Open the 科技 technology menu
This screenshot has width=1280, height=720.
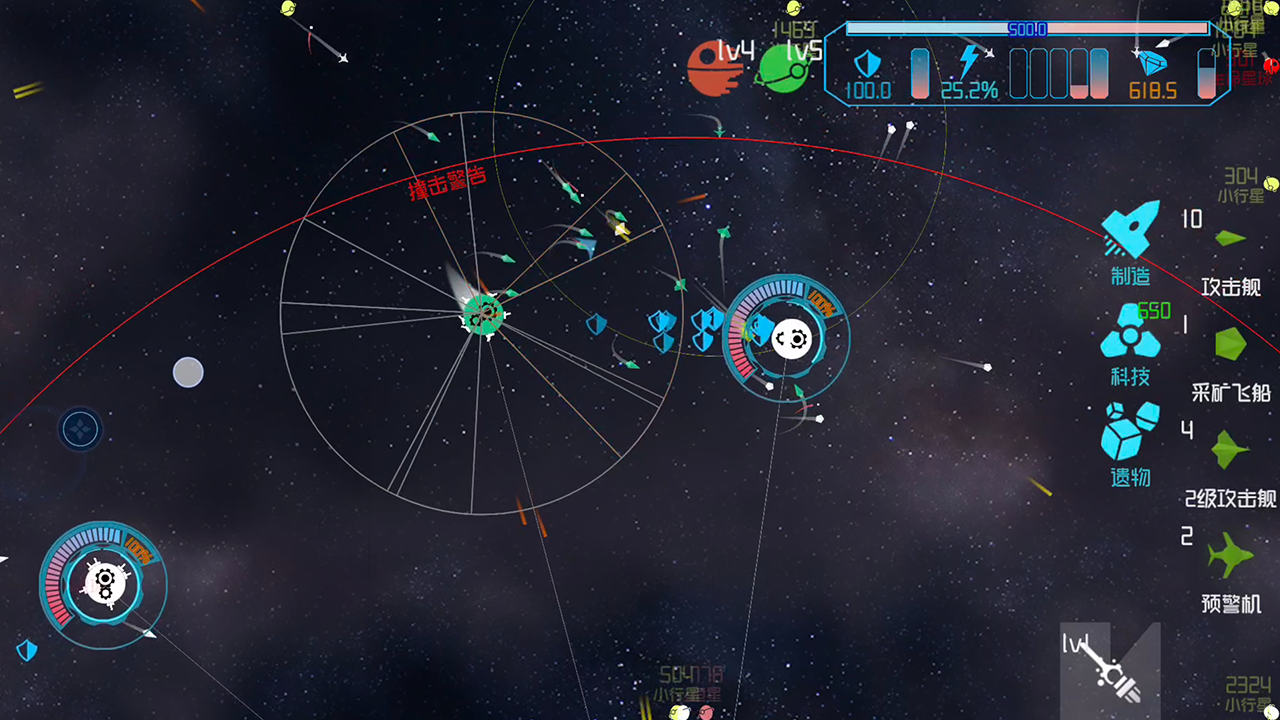pos(1131,342)
